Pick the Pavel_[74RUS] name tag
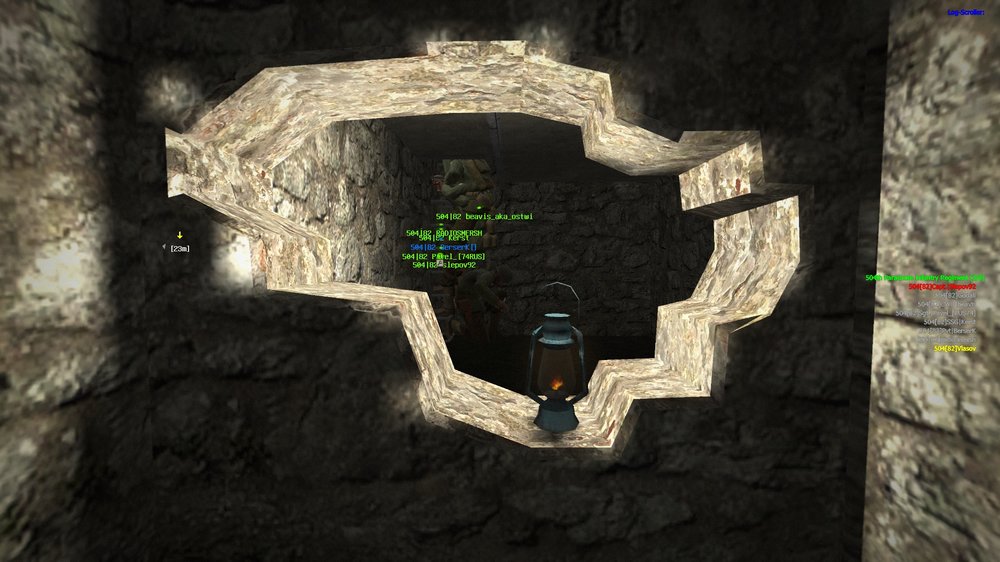Screen dimensions: 1000x562 pyautogui.click(x=443, y=256)
